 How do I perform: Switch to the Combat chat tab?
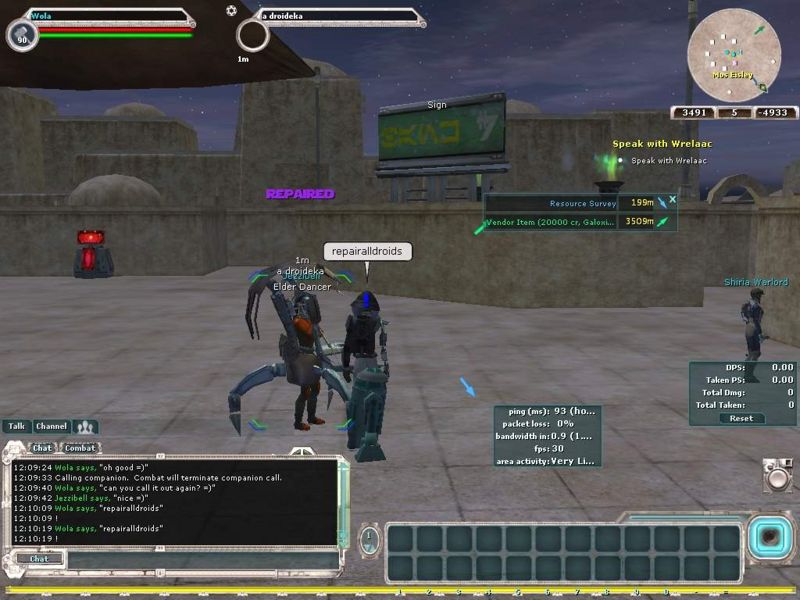[x=80, y=448]
